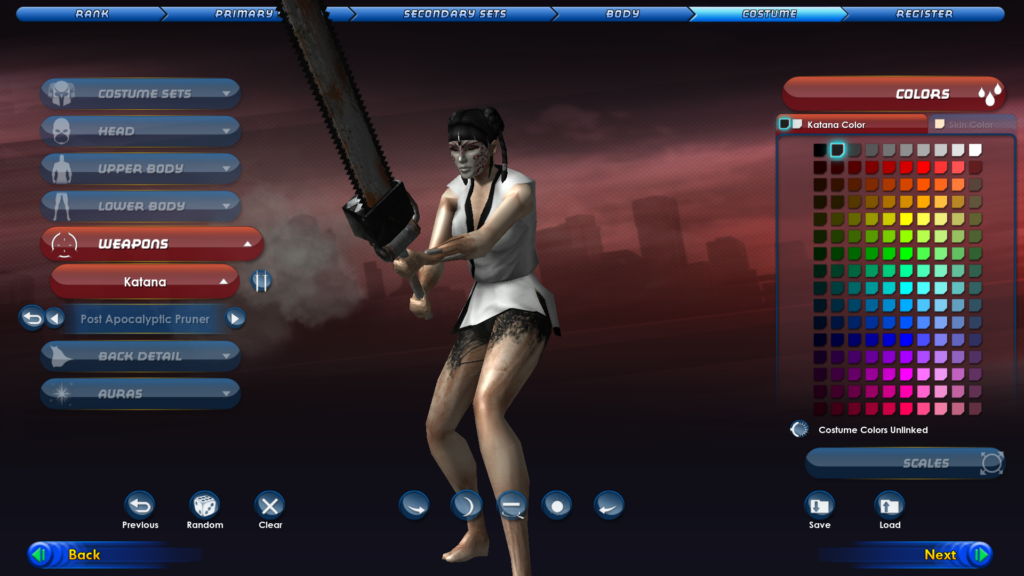
Task: Expand the Back Detail category
Action: click(141, 356)
